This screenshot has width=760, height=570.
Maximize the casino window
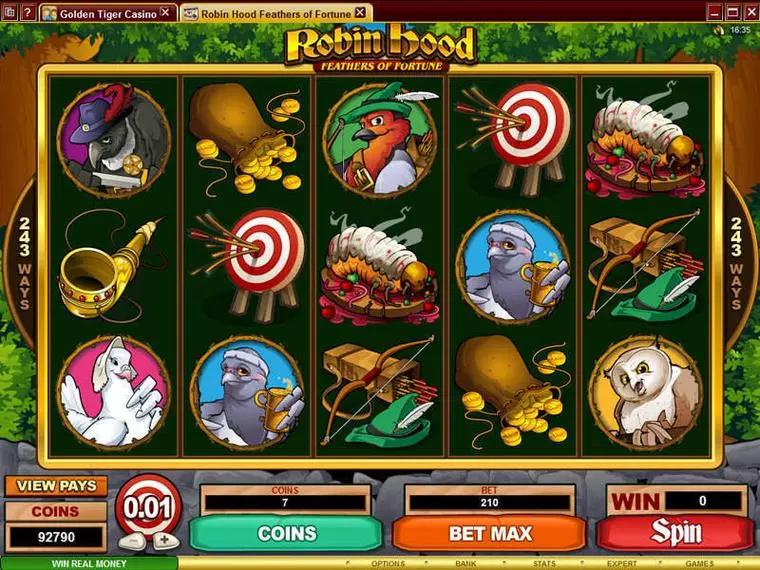tap(731, 12)
